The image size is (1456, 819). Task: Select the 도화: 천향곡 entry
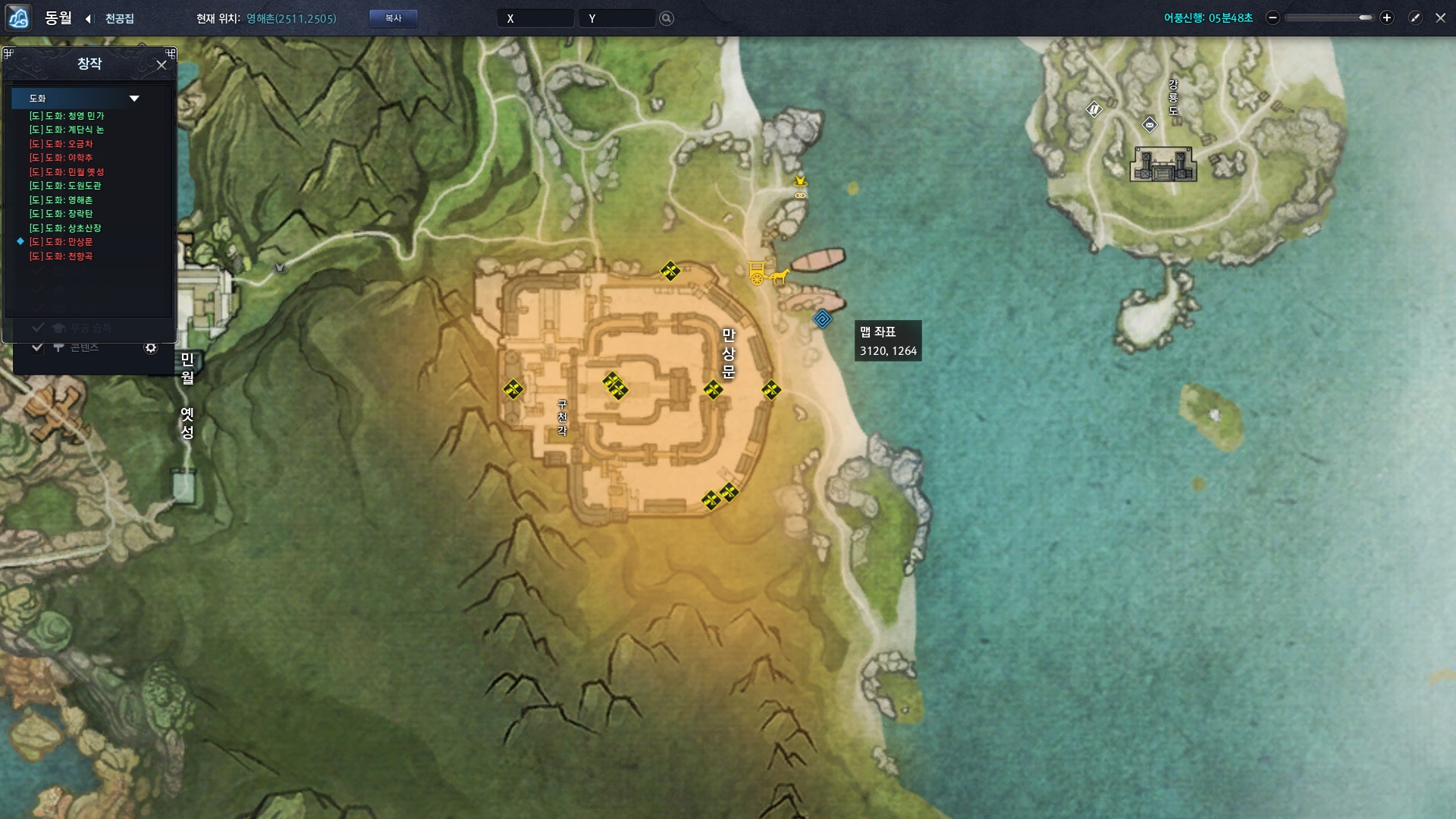61,256
